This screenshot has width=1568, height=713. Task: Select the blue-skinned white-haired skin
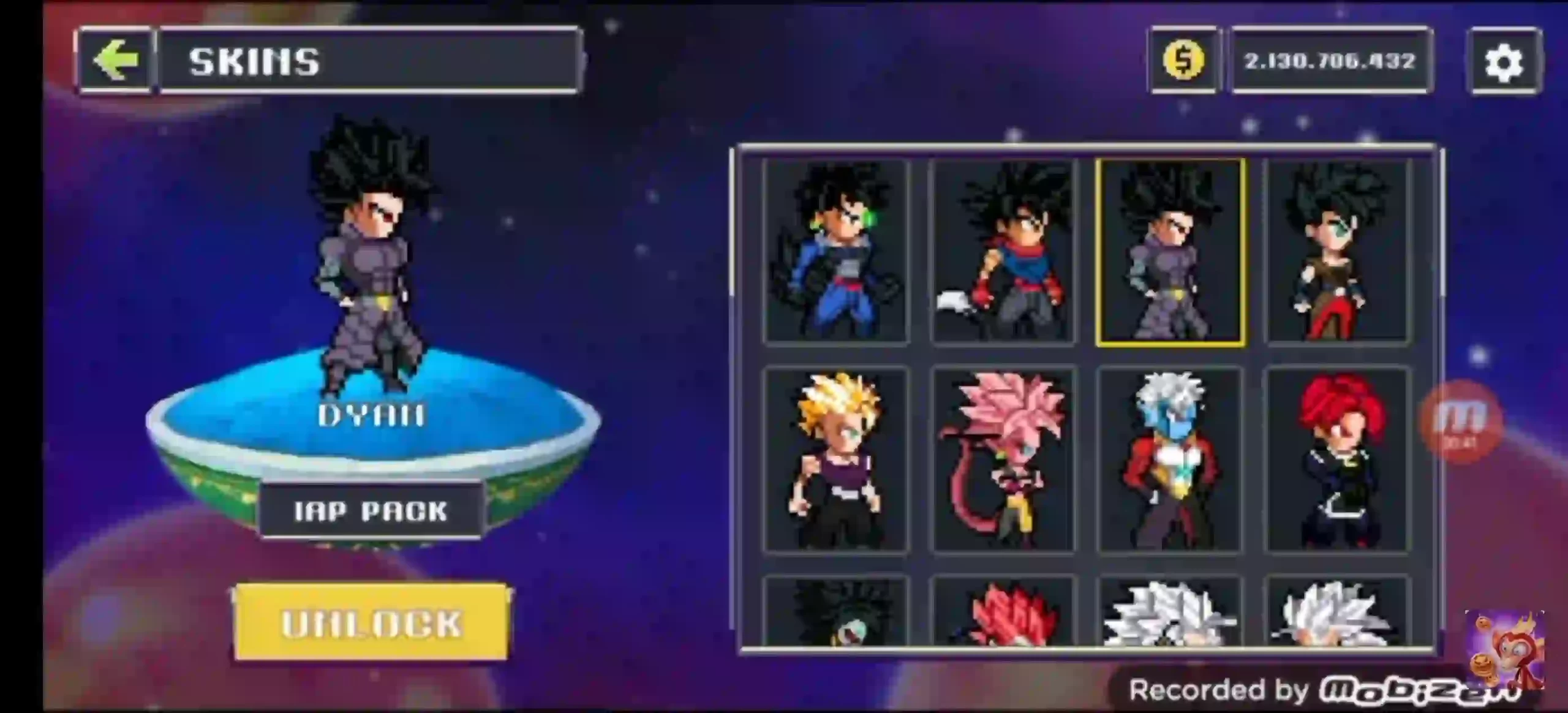[x=1170, y=459]
